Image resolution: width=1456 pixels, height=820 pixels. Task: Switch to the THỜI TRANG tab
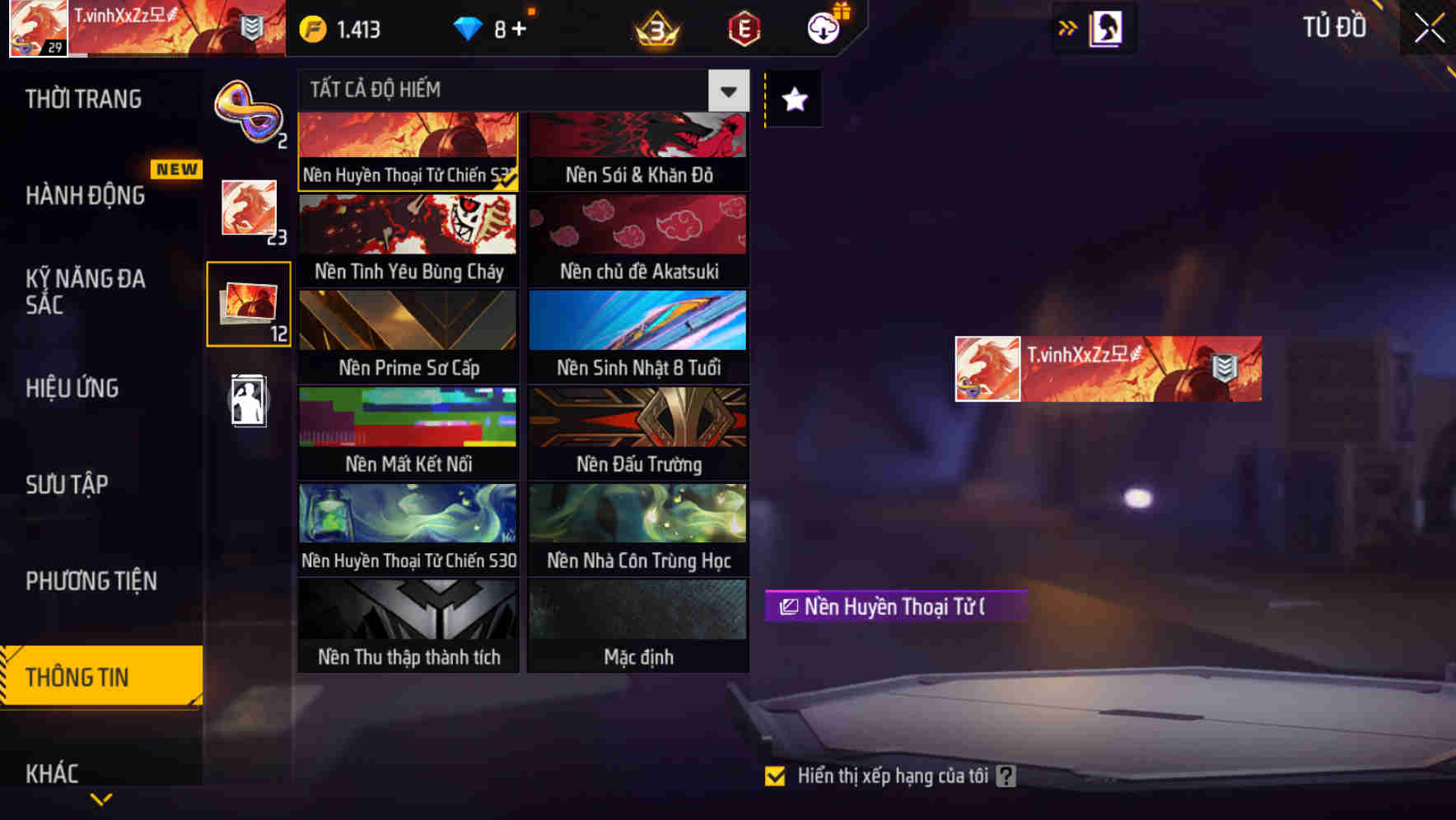pos(82,99)
